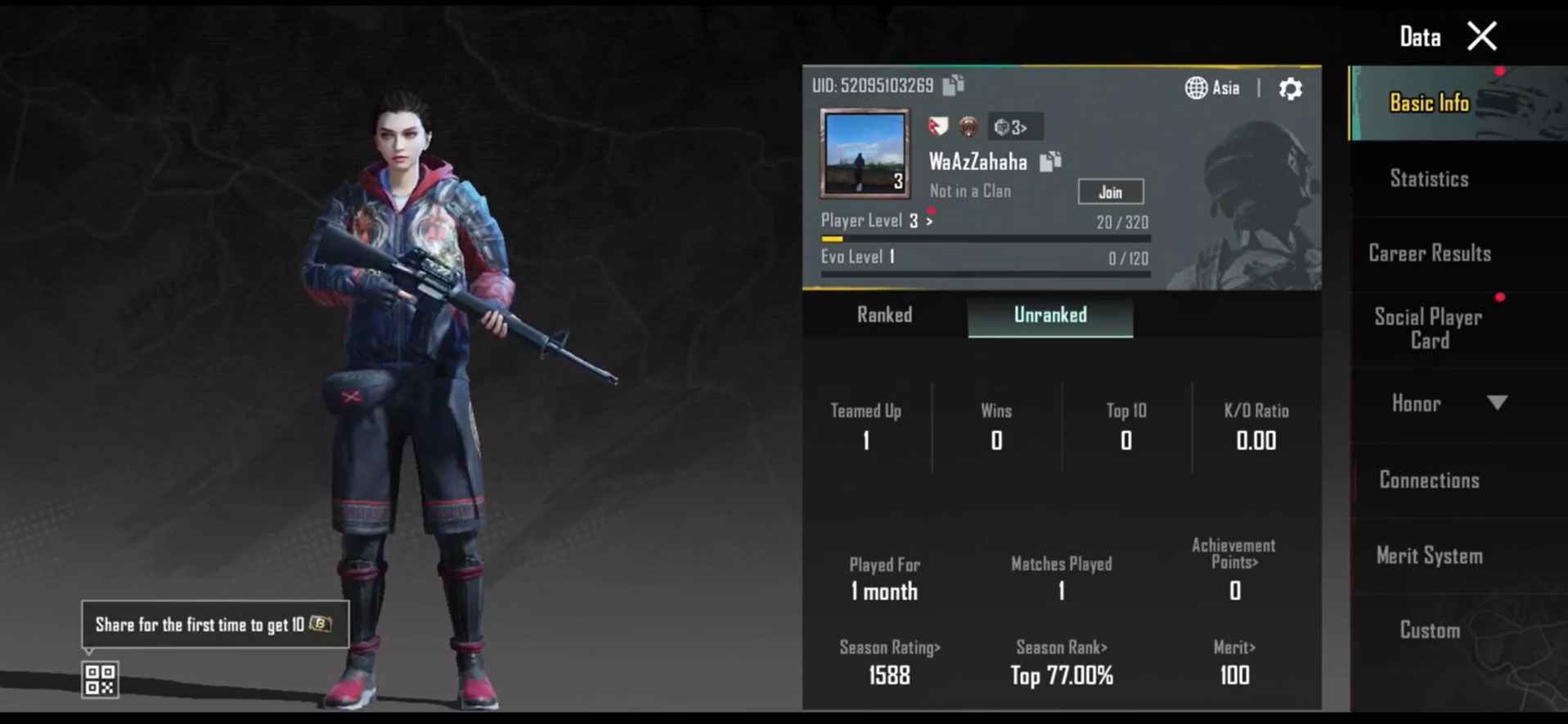Image resolution: width=1568 pixels, height=724 pixels.
Task: Switch to the Ranked tab
Action: coord(884,316)
